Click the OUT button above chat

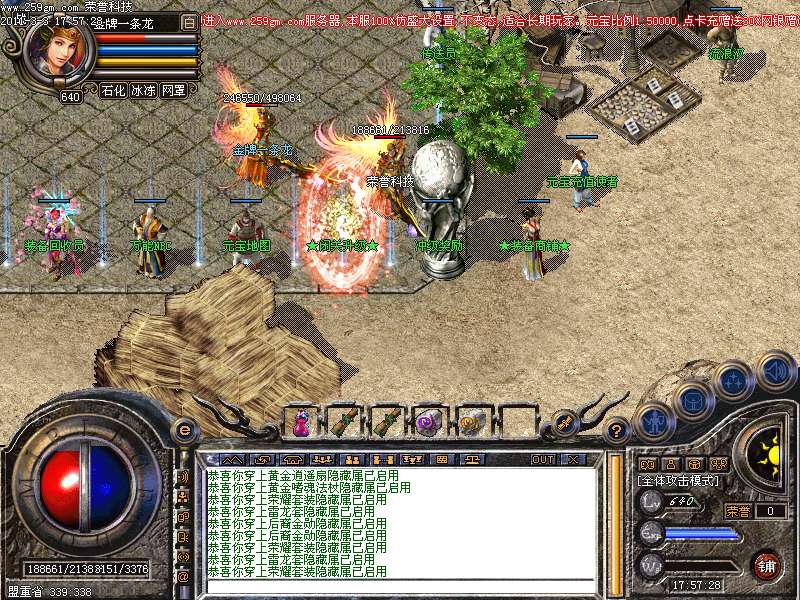coord(543,459)
